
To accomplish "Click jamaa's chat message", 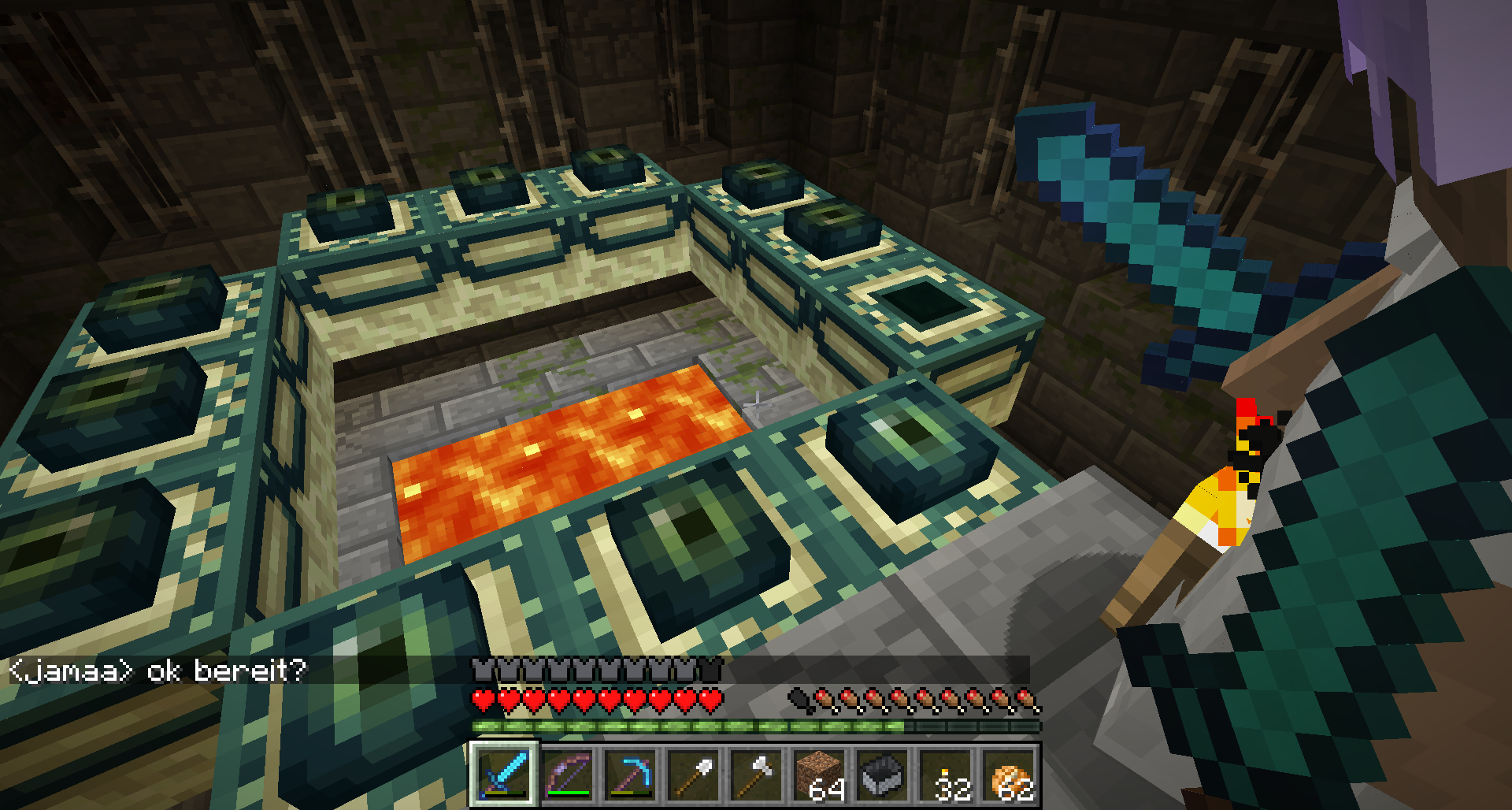I will (157, 671).
